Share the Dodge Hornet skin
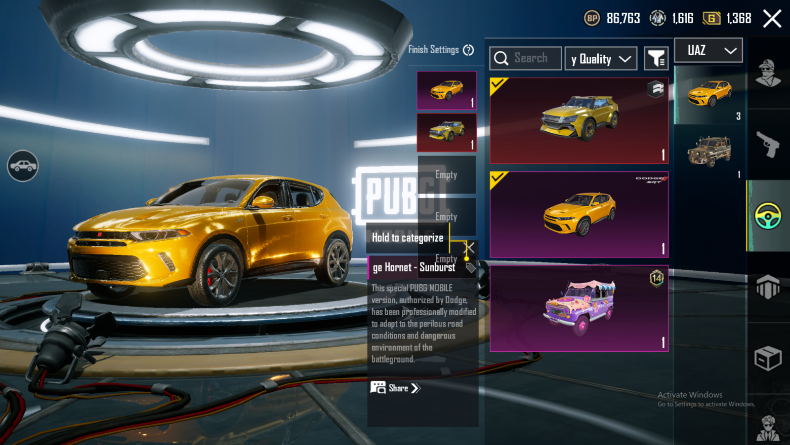 click(x=395, y=388)
